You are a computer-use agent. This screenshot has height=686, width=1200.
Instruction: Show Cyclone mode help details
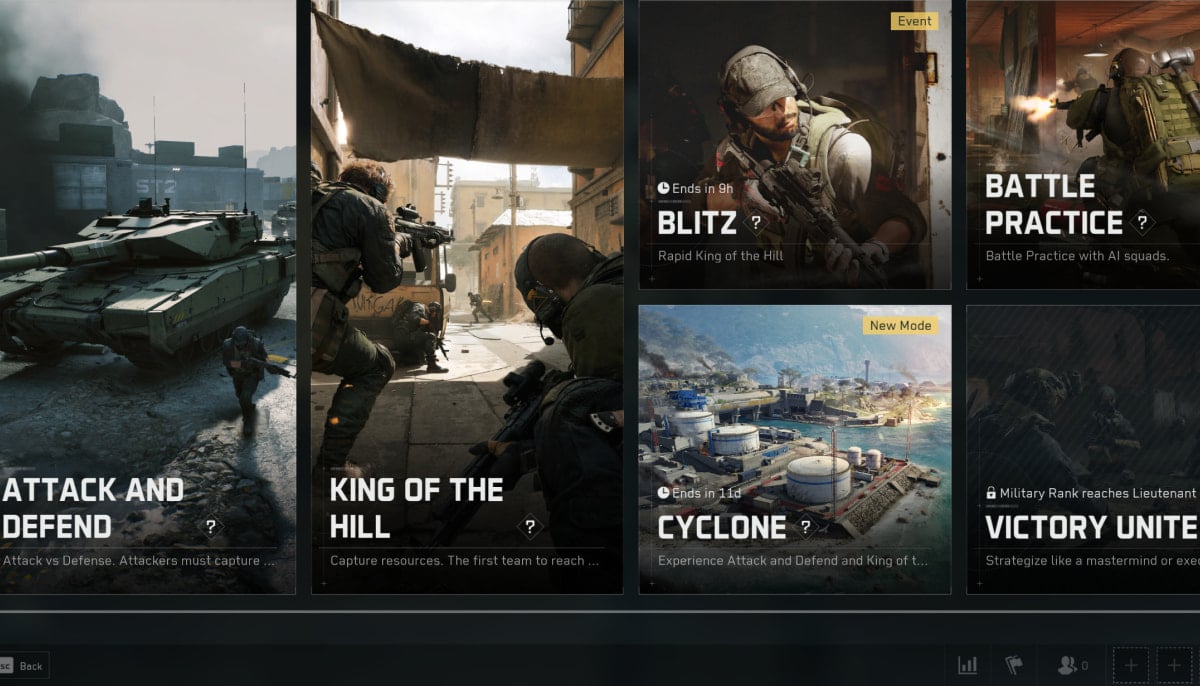pyautogui.click(x=806, y=527)
